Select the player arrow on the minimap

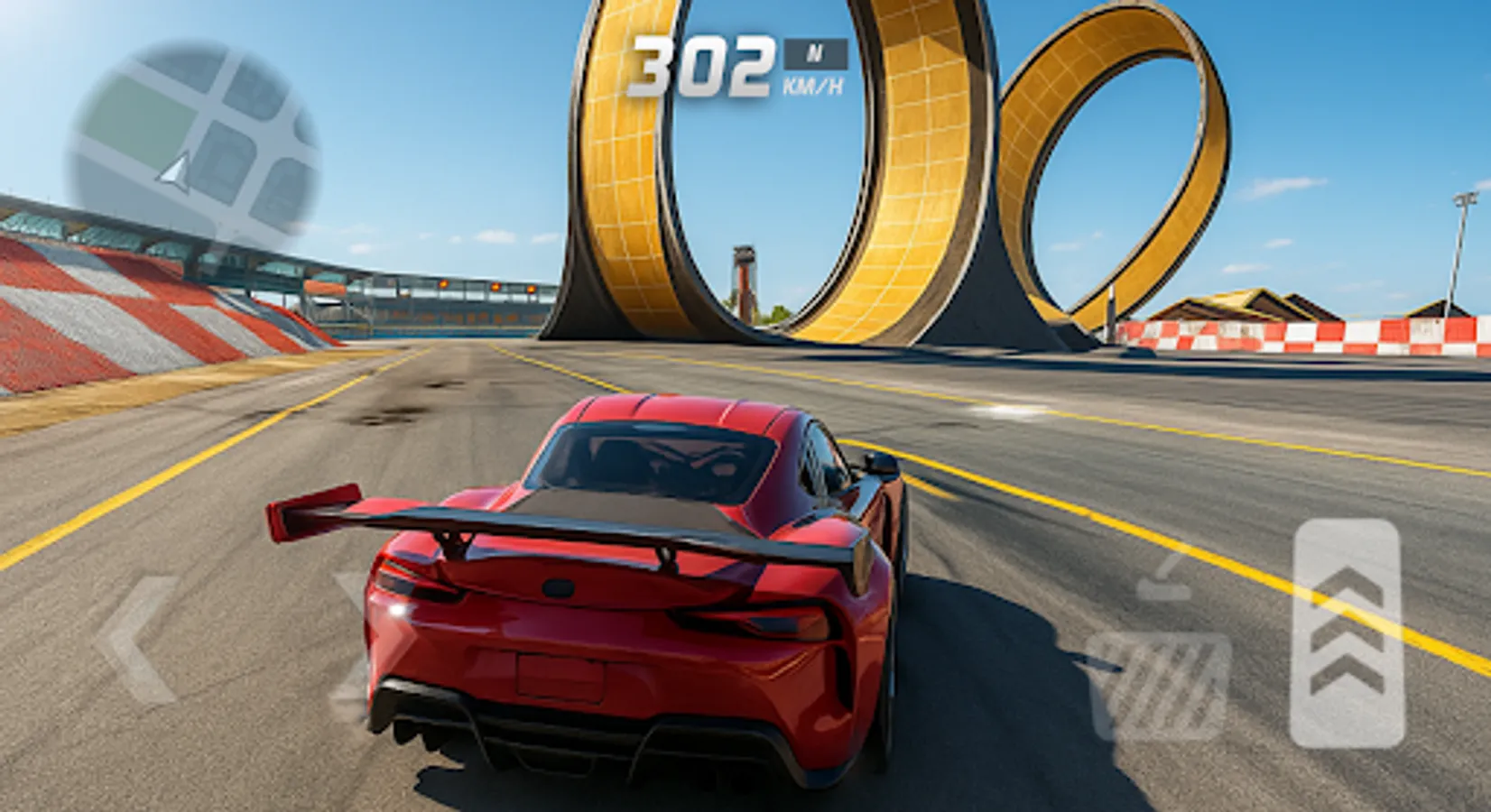point(174,171)
